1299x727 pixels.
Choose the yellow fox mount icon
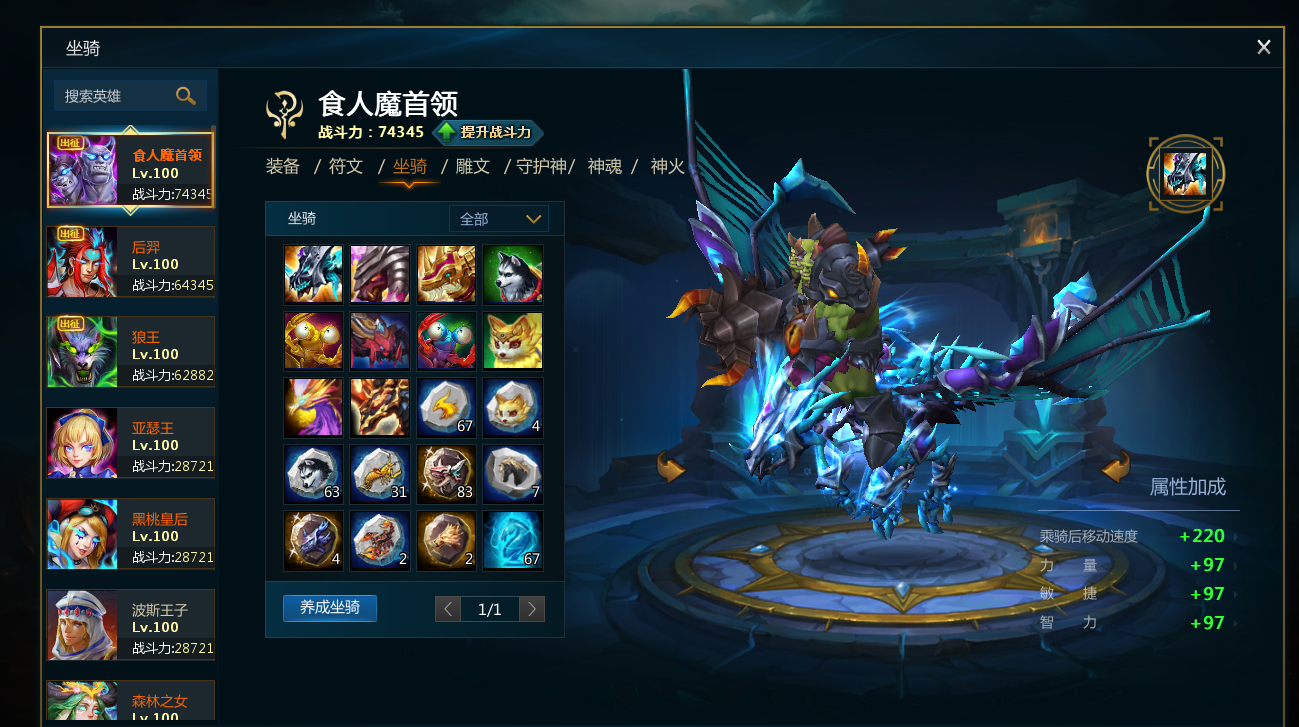pyautogui.click(x=513, y=341)
